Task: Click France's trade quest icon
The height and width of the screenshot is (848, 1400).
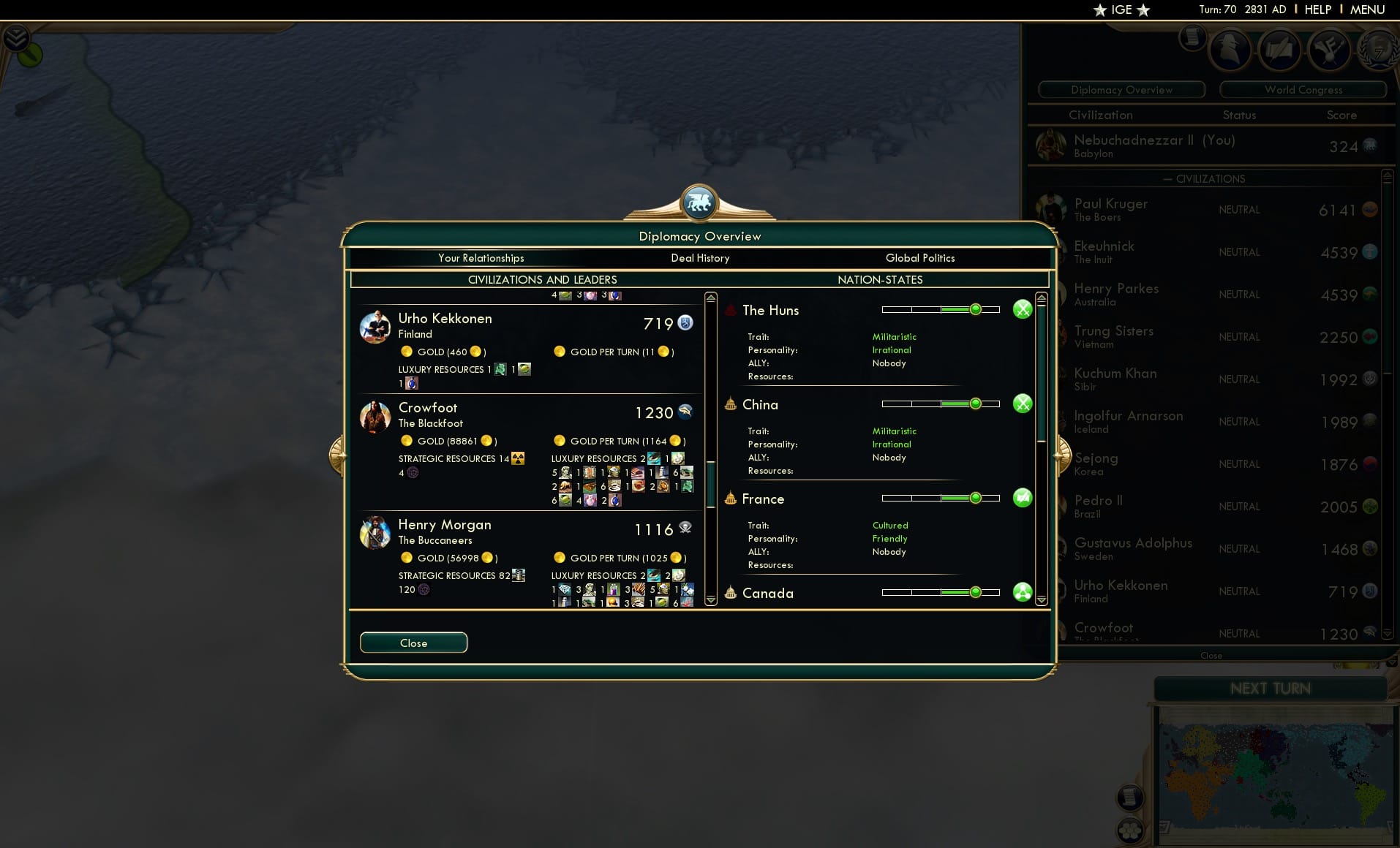Action: click(1023, 498)
